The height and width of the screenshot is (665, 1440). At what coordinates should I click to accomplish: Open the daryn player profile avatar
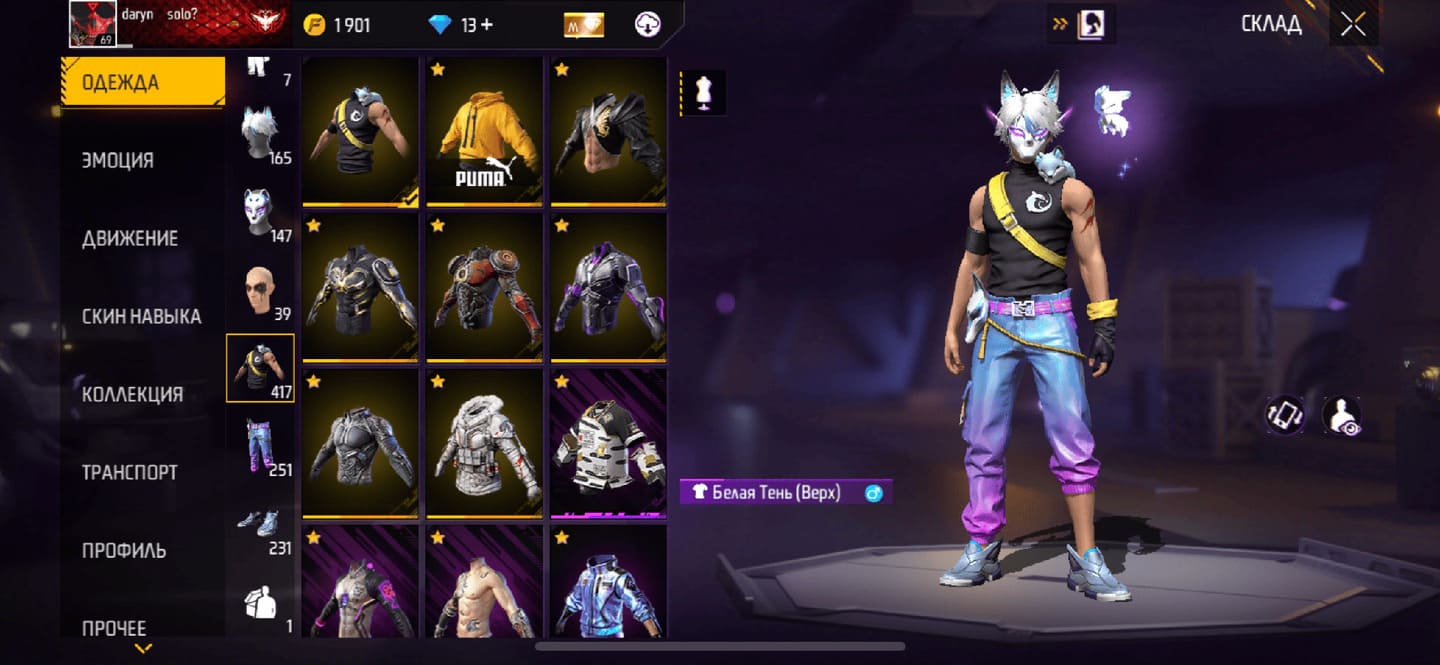point(93,24)
